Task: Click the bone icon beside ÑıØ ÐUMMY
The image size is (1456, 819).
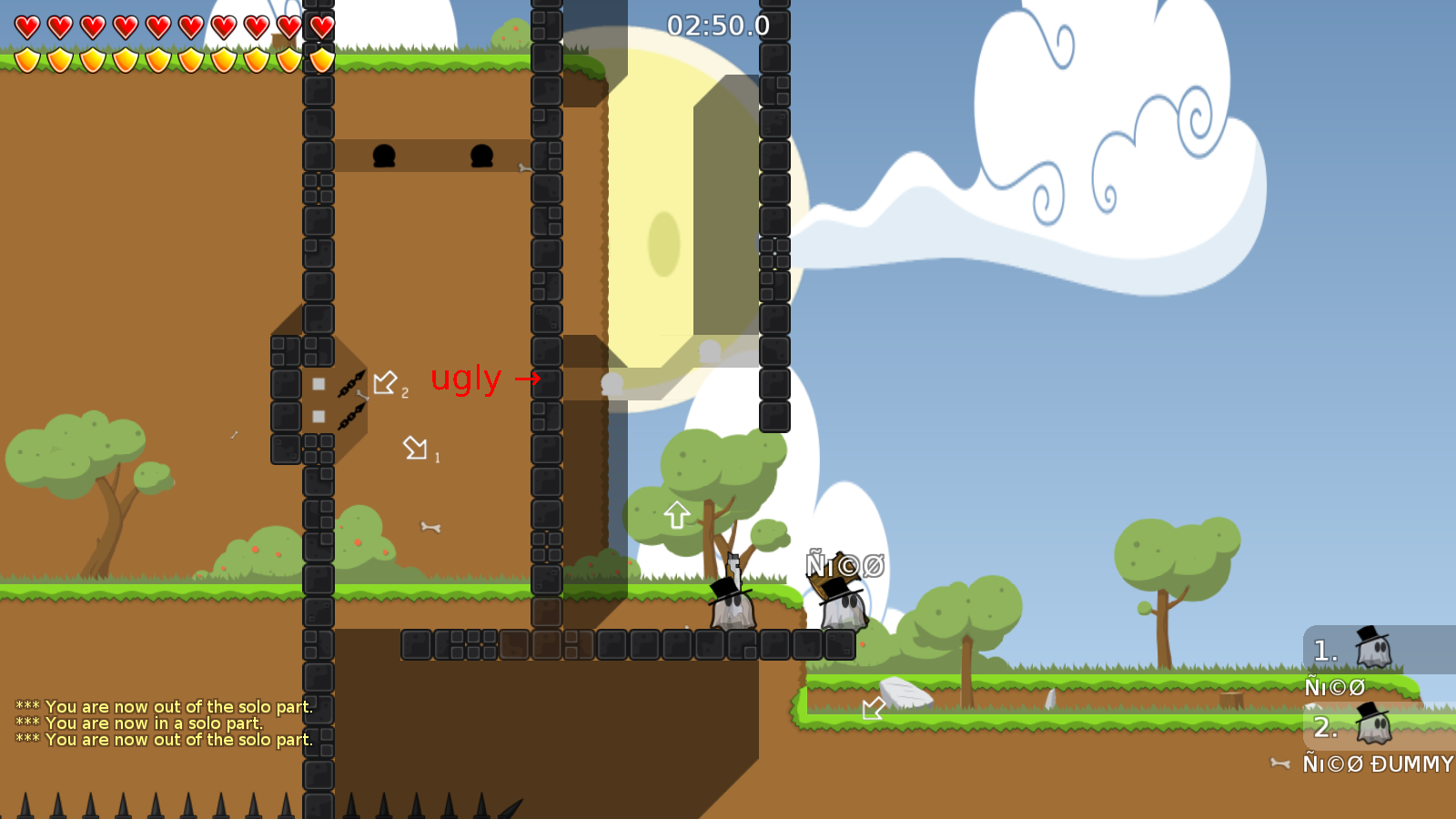Action: click(1280, 764)
